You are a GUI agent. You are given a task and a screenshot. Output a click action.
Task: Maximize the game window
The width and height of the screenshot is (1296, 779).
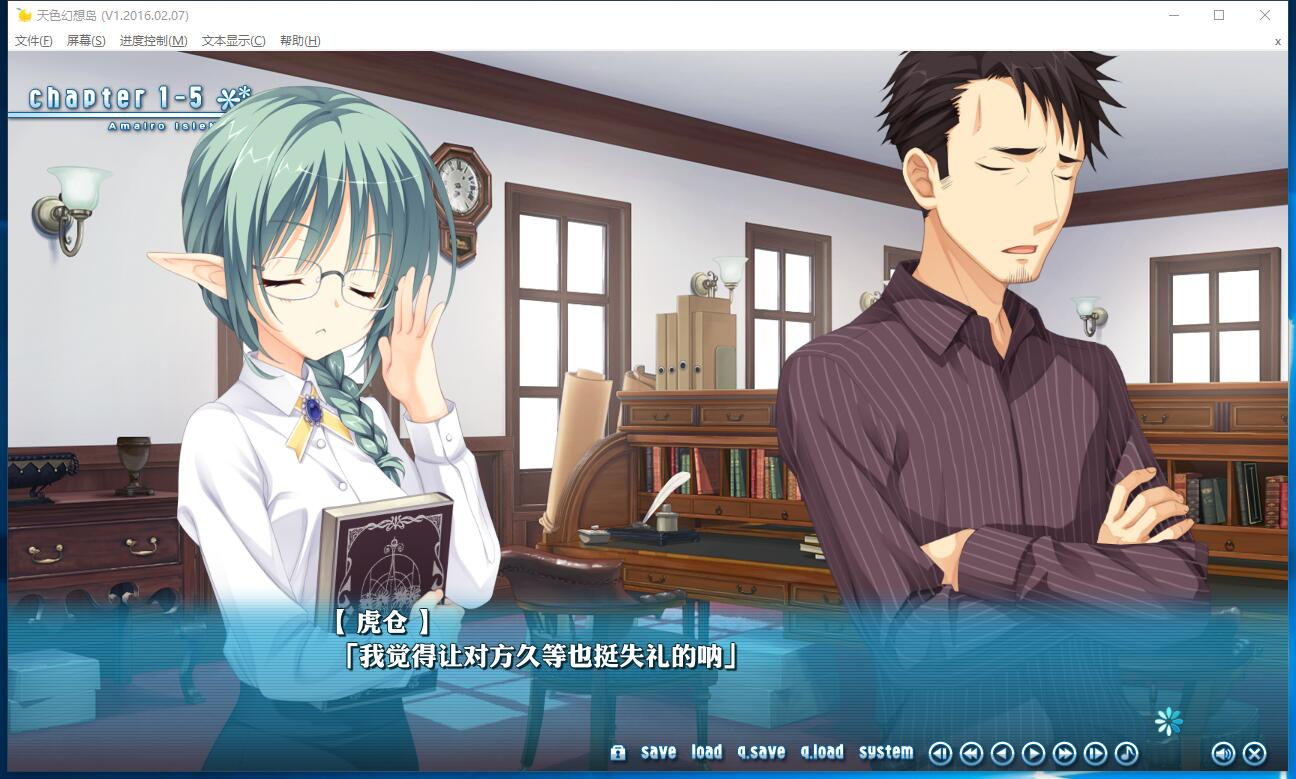click(1219, 15)
